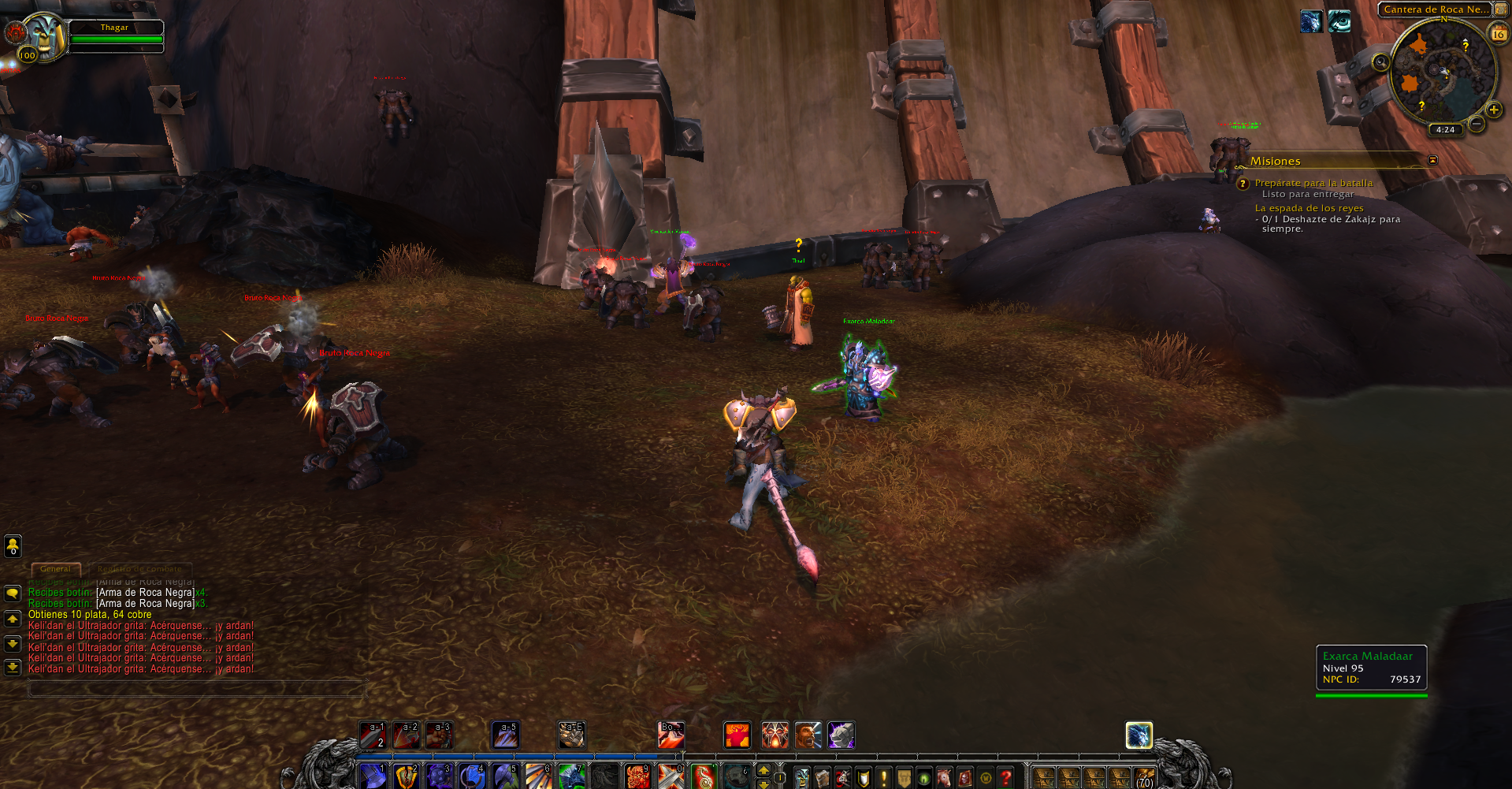Zoom out the minimap with minus button
Viewport: 1512px width, 789px height.
[x=1477, y=124]
